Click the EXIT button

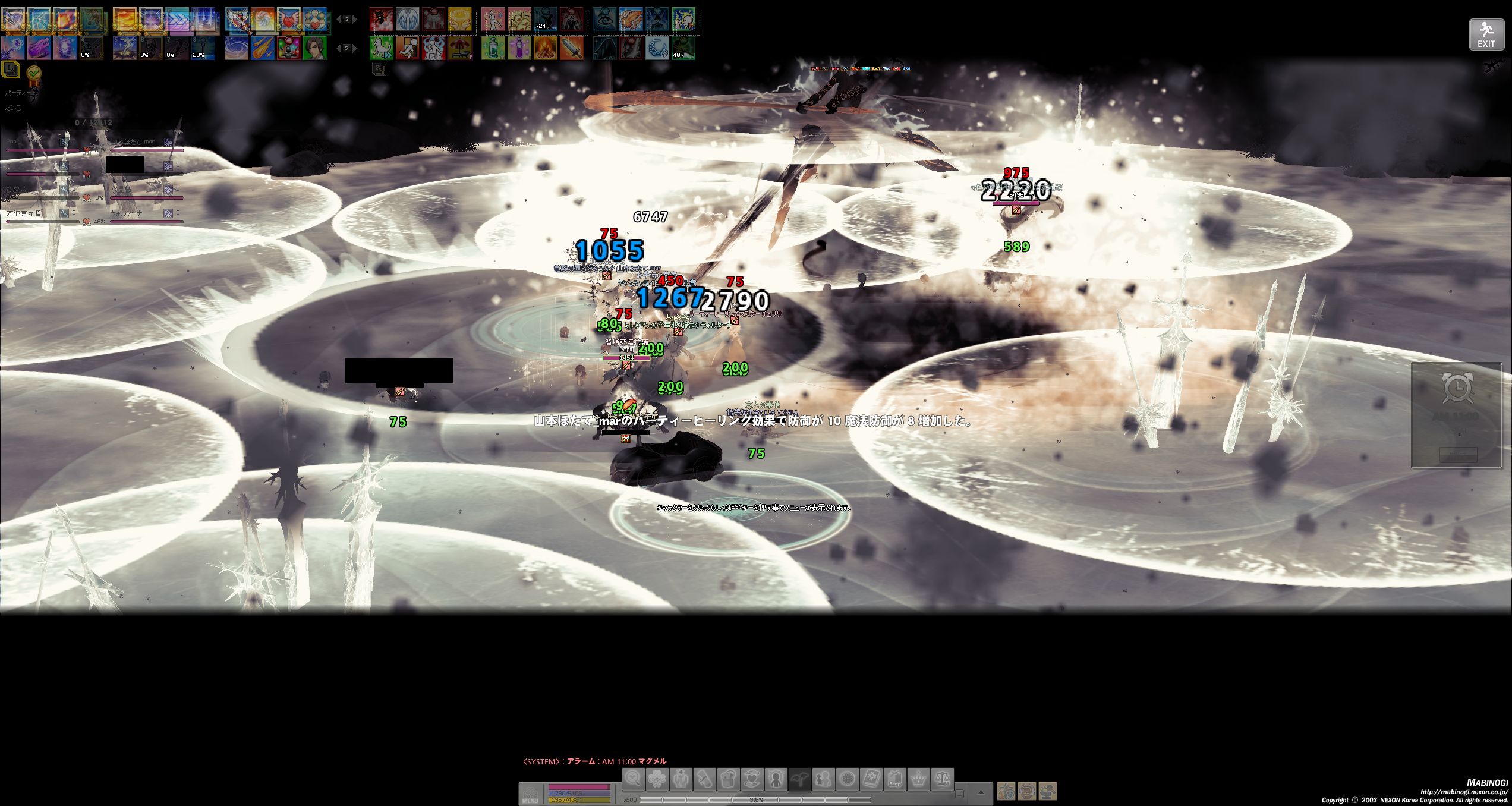tap(1486, 34)
